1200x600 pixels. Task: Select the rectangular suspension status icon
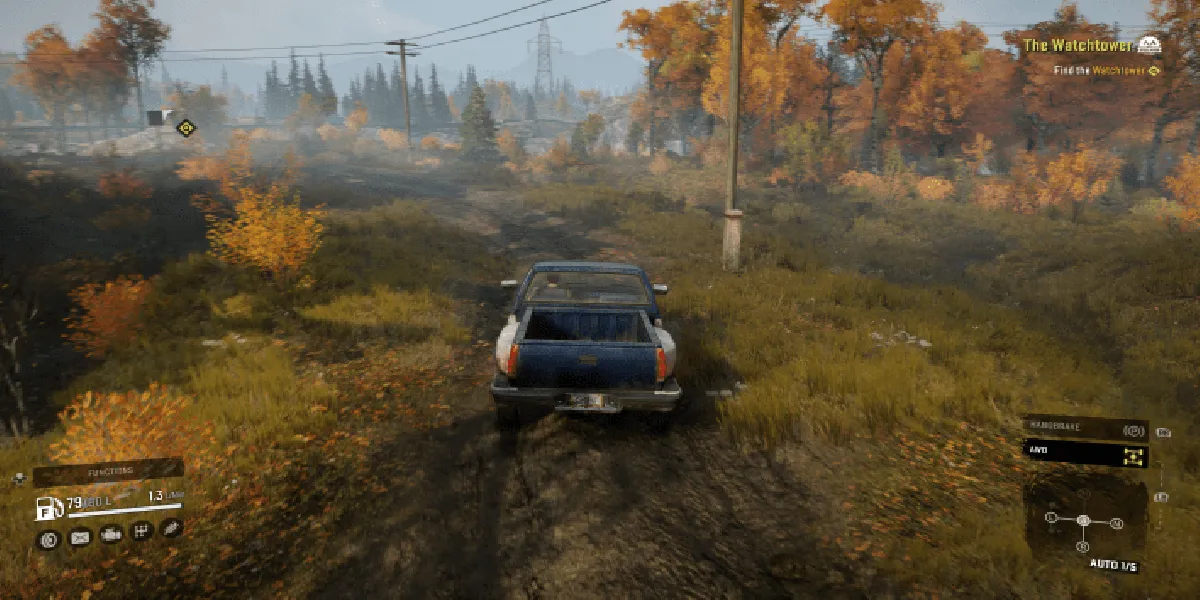point(80,538)
